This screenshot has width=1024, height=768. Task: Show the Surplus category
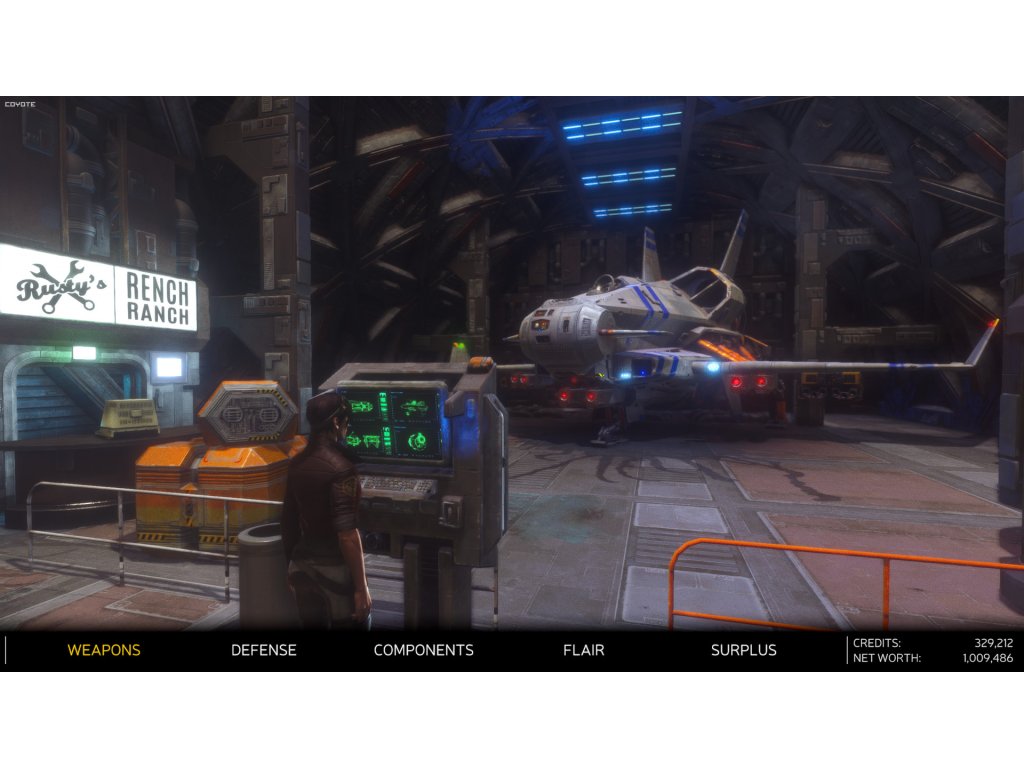[x=743, y=650]
